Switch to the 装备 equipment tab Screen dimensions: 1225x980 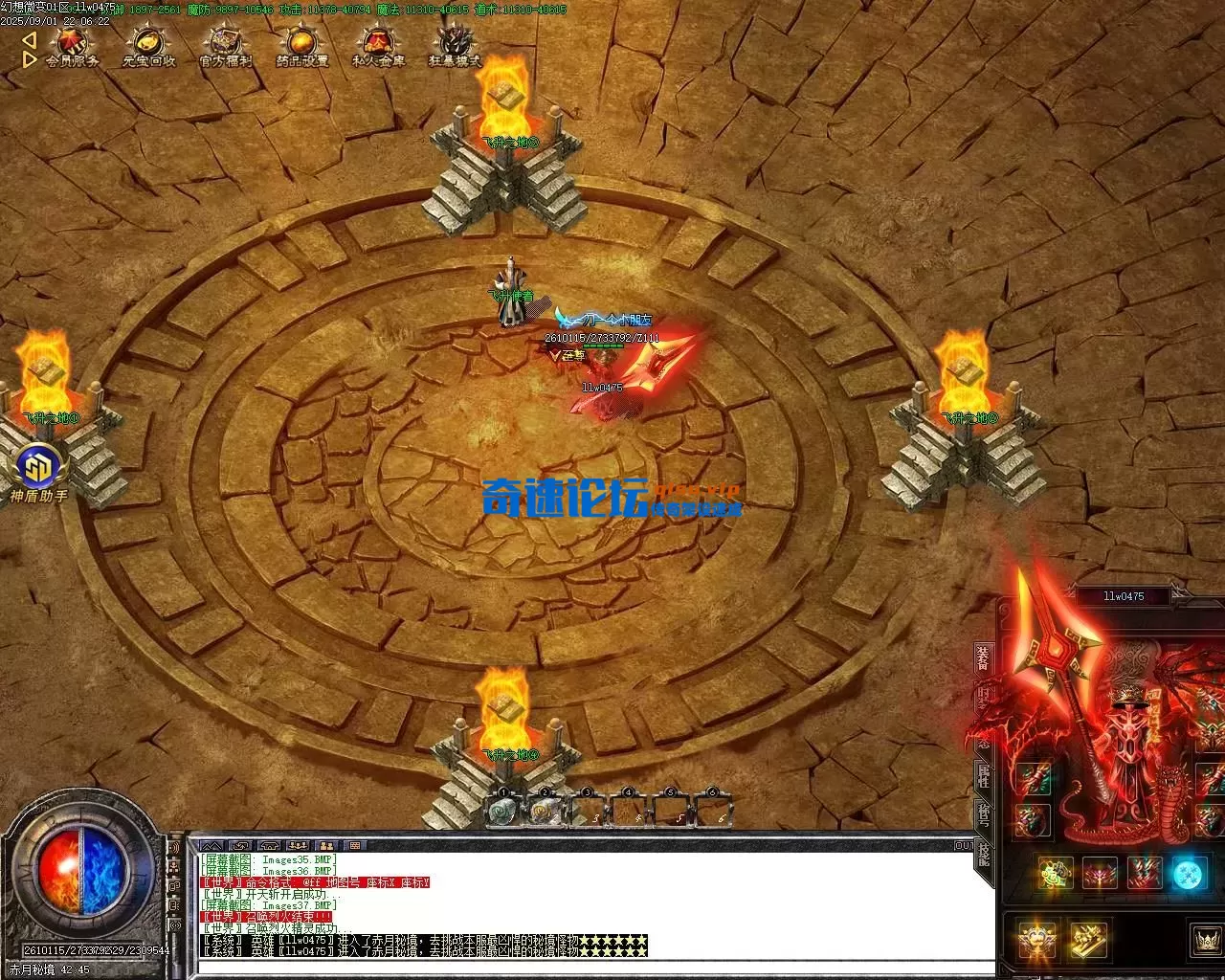click(x=983, y=658)
